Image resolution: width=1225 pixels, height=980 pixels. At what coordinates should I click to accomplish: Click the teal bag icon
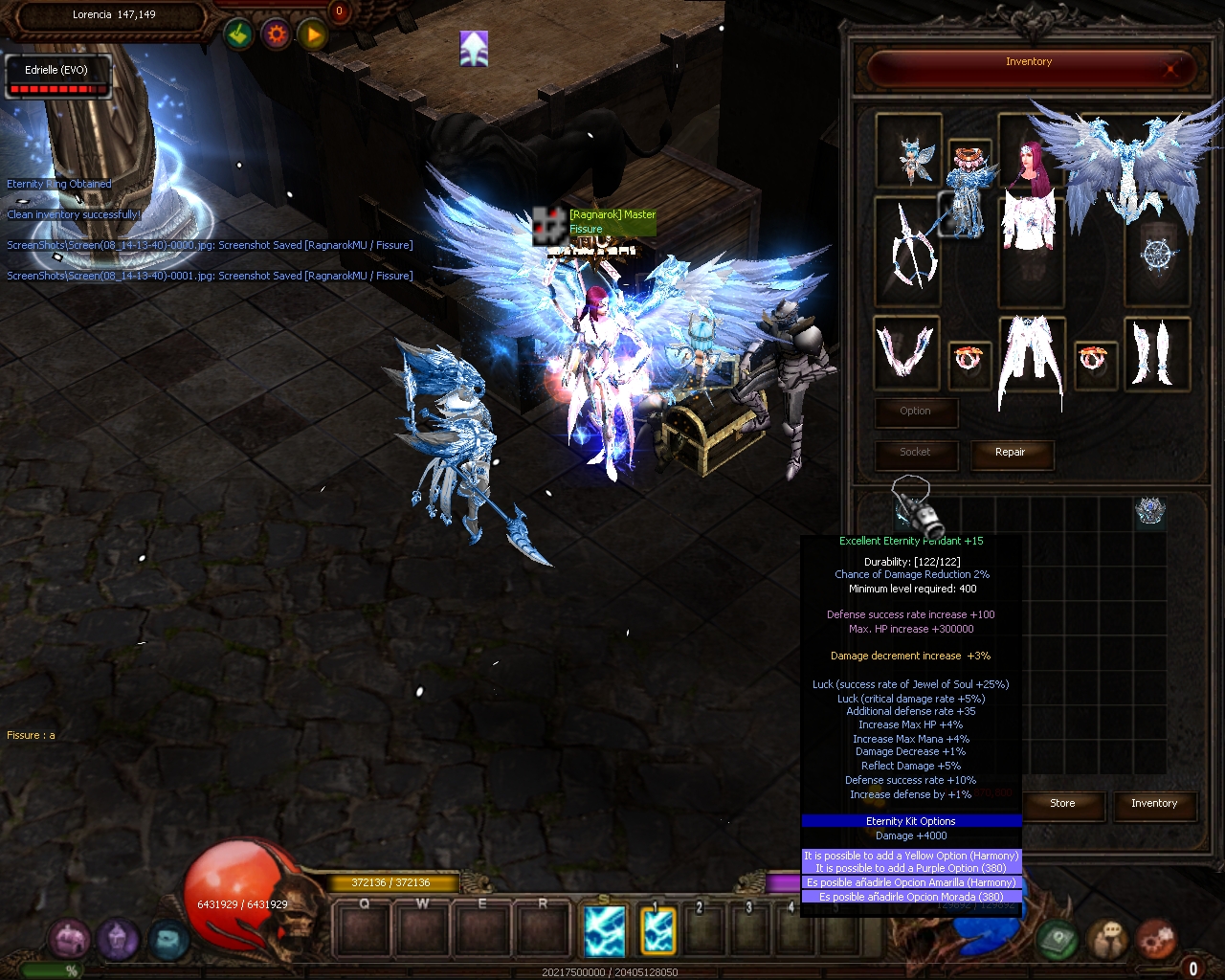[x=167, y=940]
